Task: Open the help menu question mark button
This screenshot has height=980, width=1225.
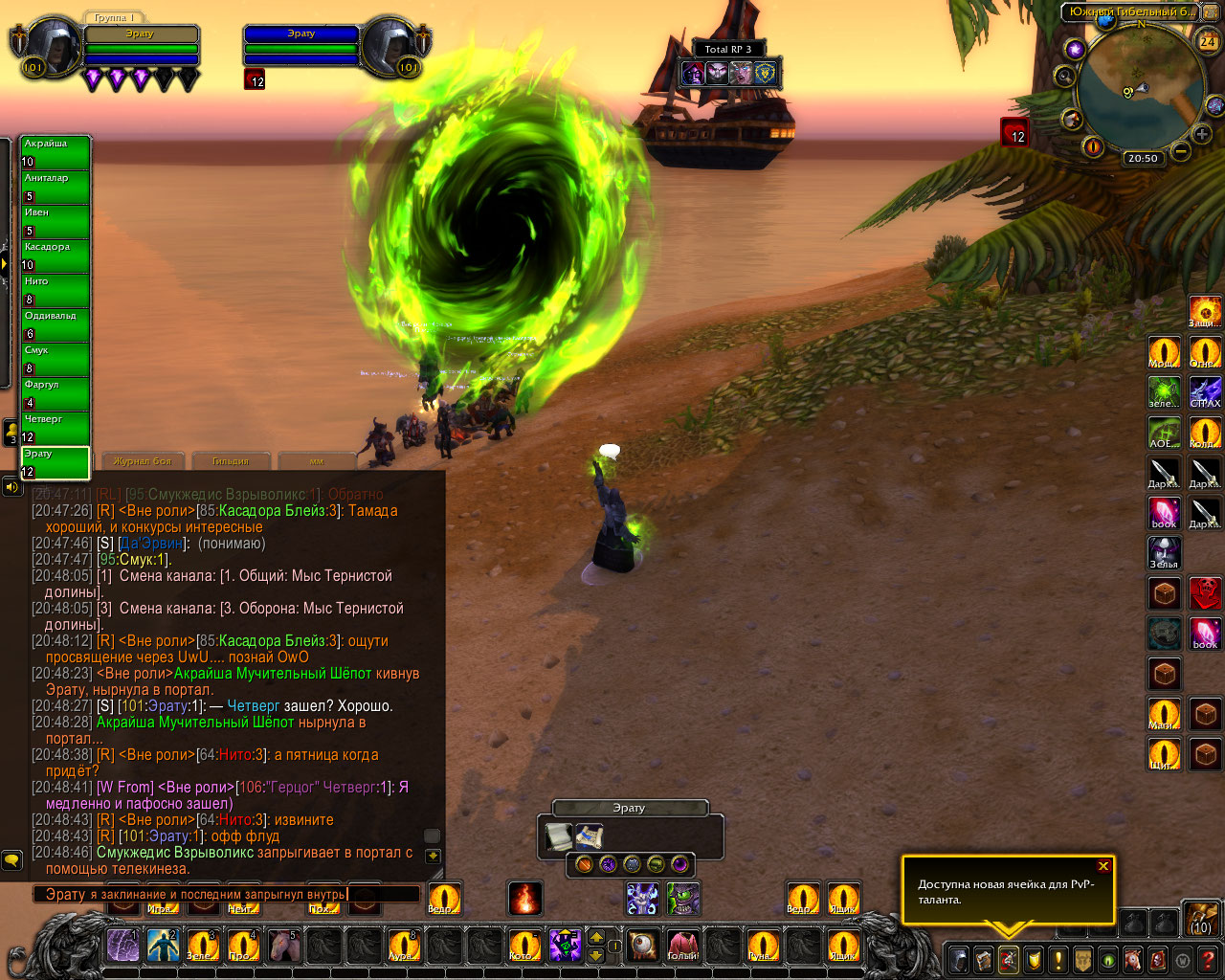Action: click(x=1208, y=959)
